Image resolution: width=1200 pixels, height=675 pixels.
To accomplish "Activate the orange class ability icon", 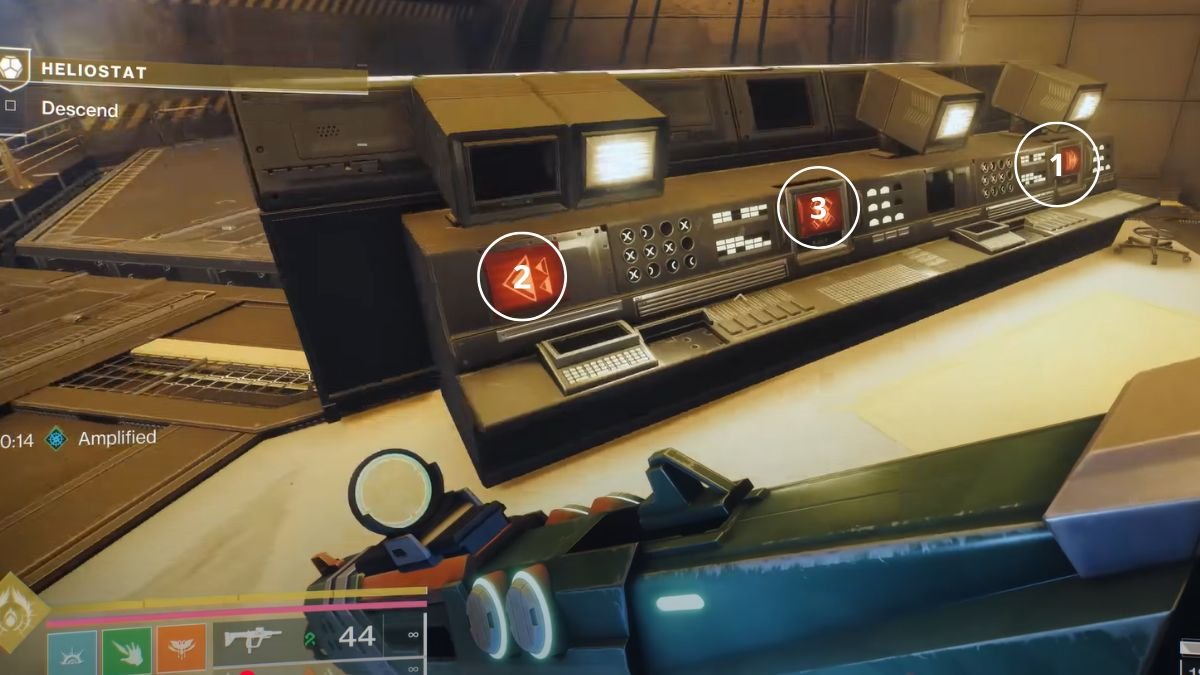I will click(181, 651).
